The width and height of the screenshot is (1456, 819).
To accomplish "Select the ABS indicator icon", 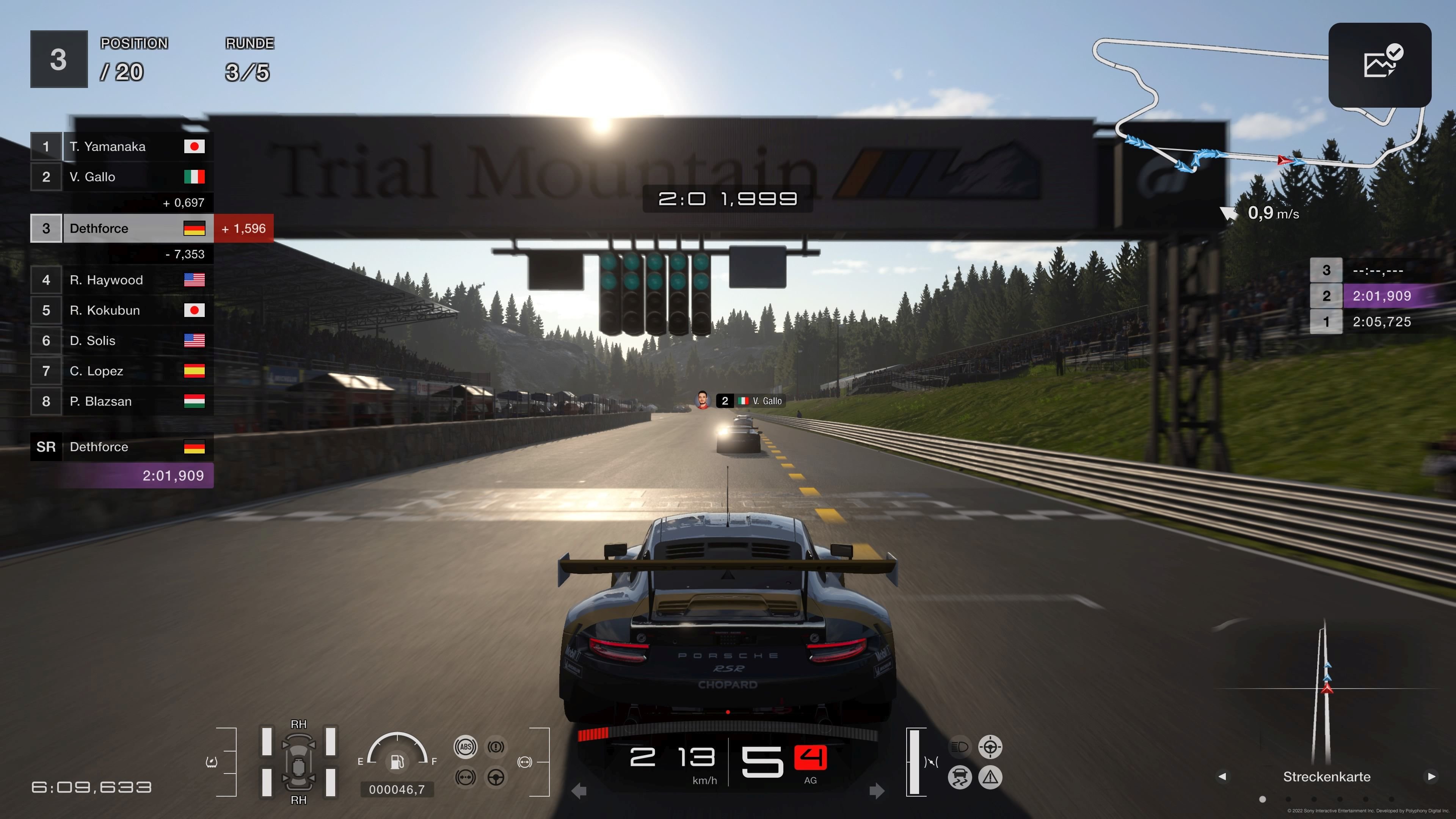I will point(466,747).
